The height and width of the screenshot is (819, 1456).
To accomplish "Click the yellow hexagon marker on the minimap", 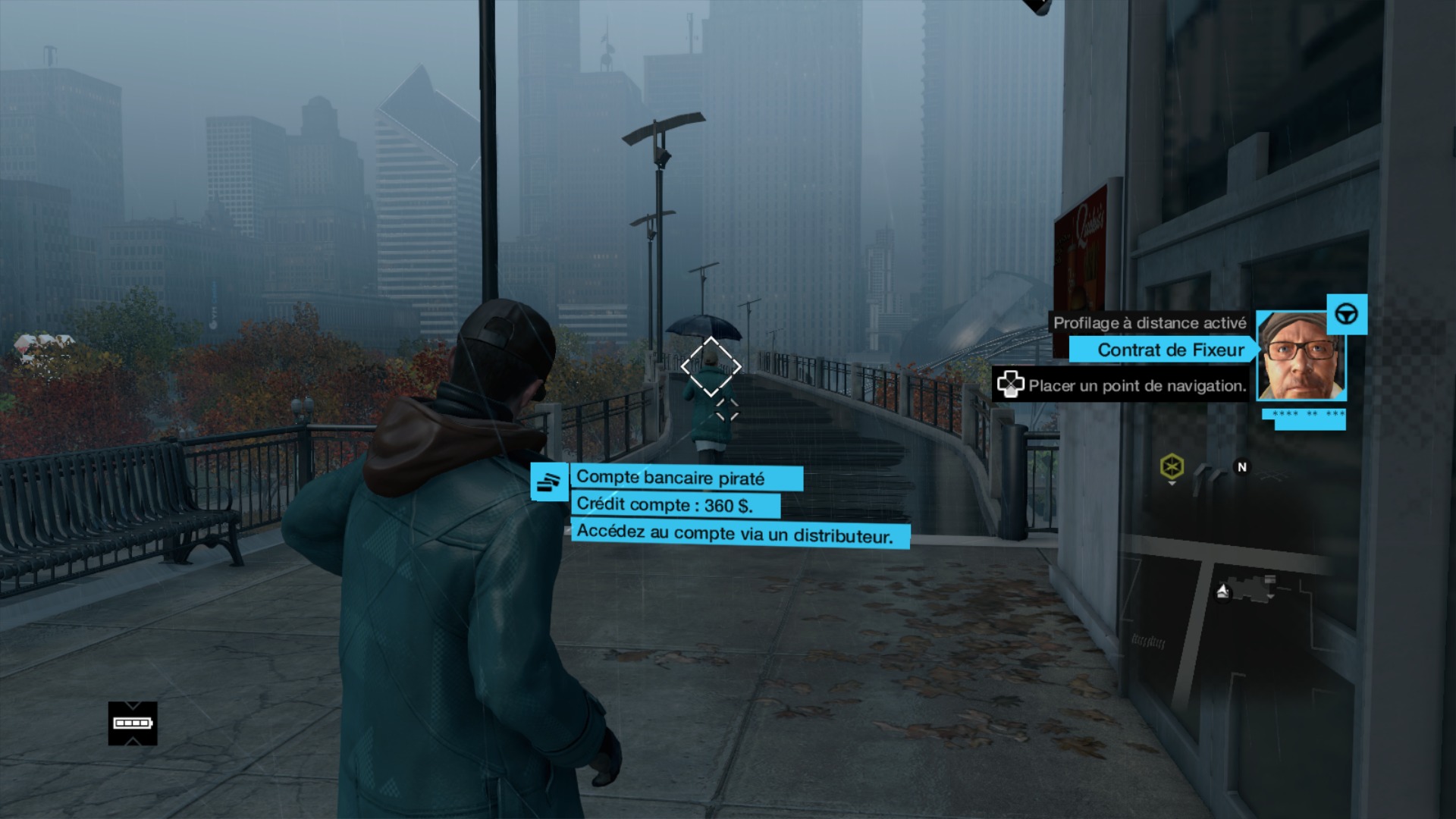I will click(x=1172, y=466).
